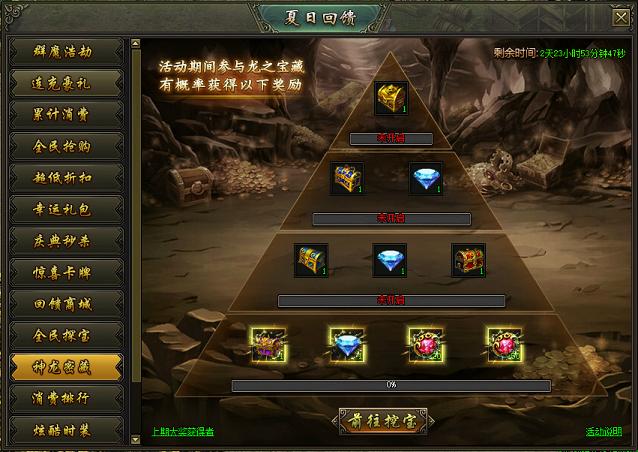Select the golden chest at the pyramid top
638x452 pixels.
[x=389, y=98]
